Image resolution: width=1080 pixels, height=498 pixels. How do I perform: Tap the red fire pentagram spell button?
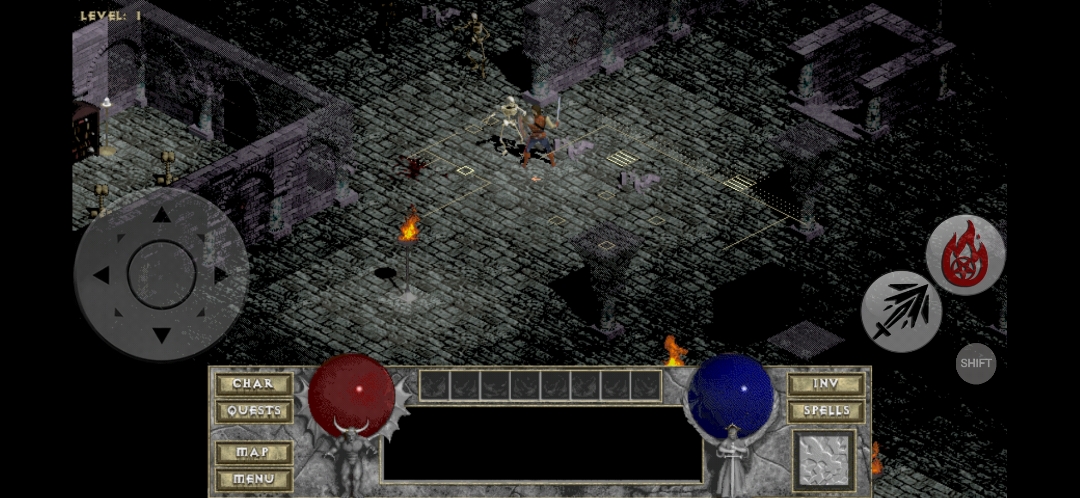[965, 255]
